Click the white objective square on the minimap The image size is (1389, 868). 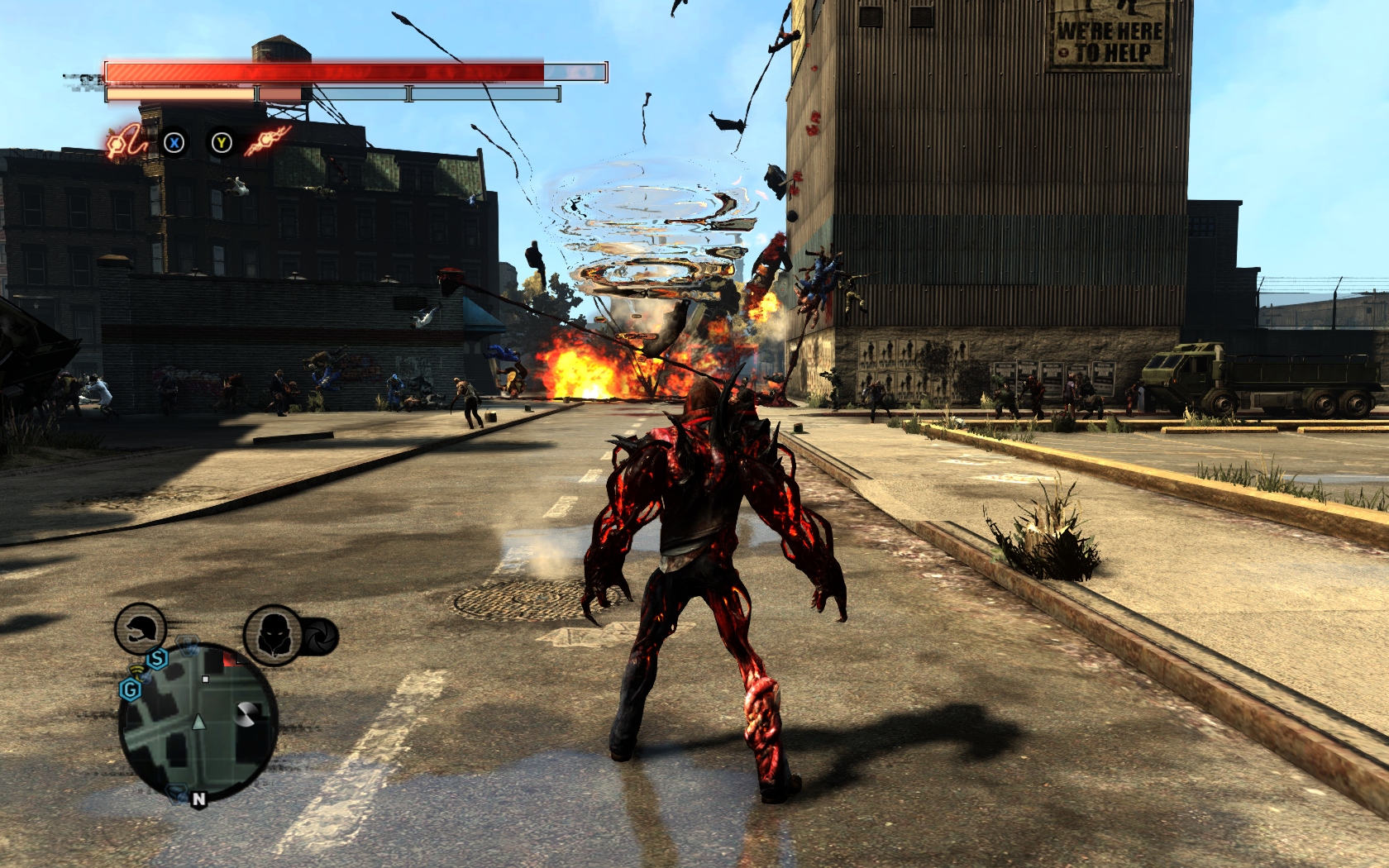click(205, 680)
